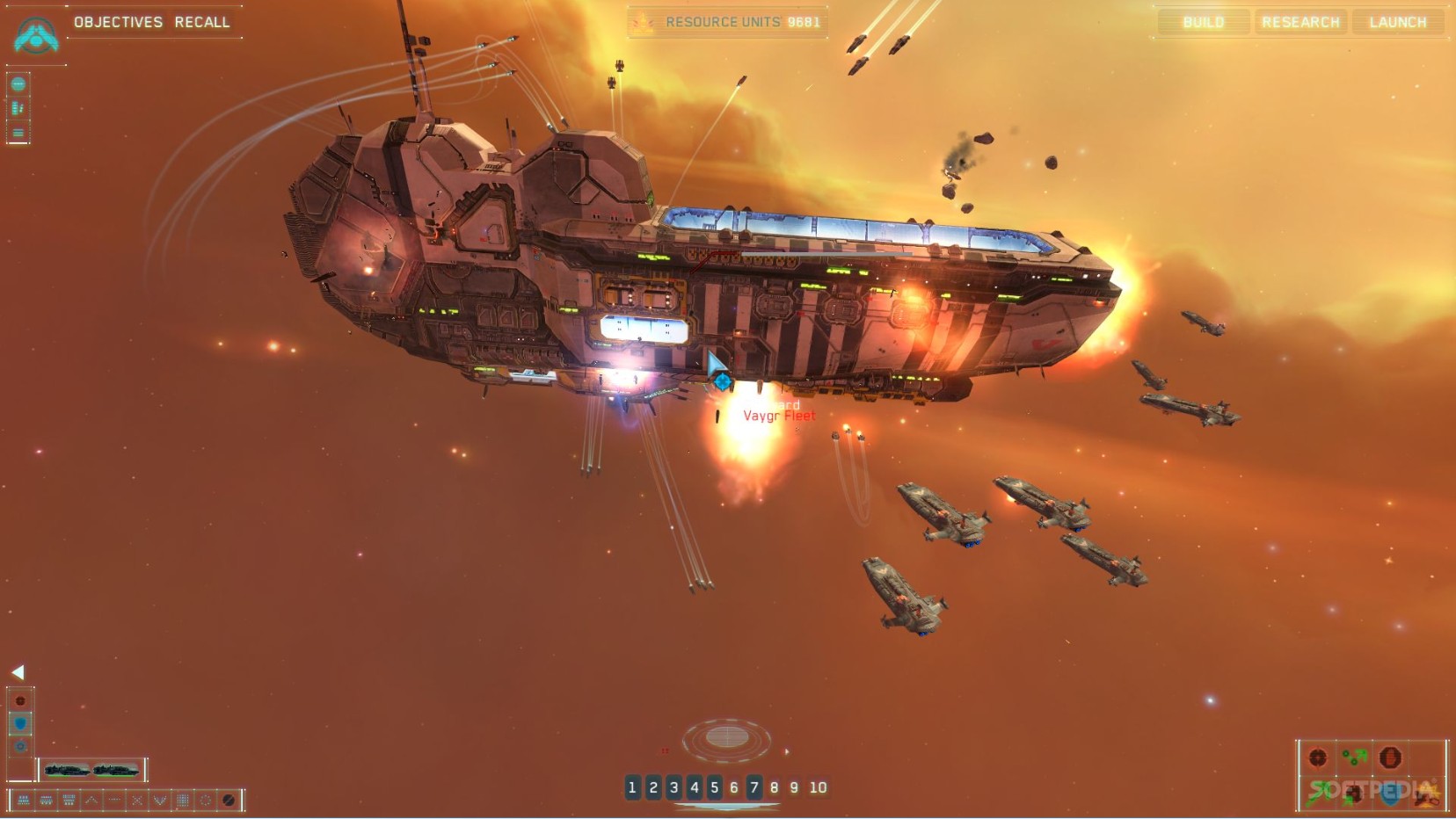The image size is (1456, 819).
Task: Select control group 7
Action: coord(753,787)
